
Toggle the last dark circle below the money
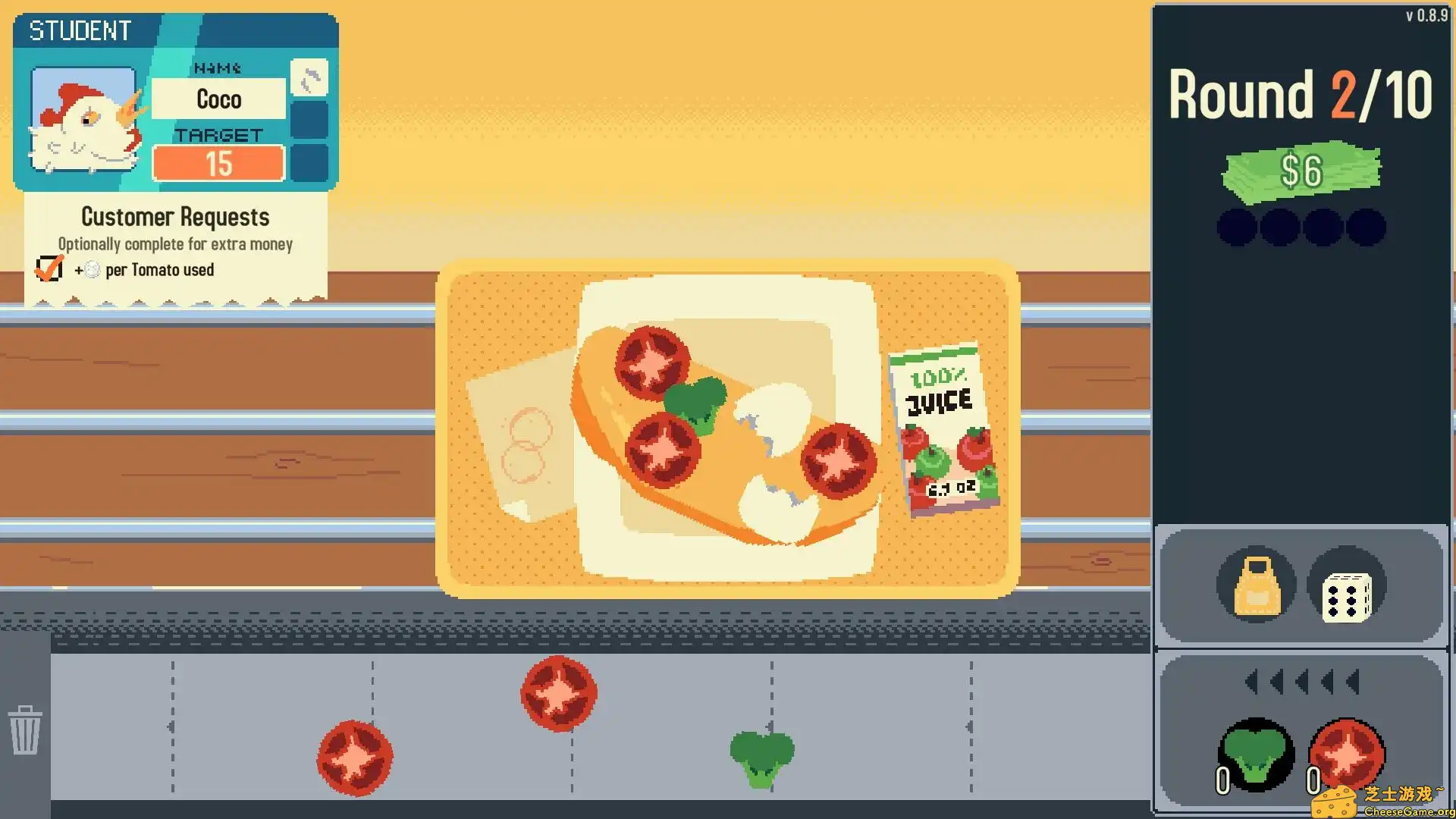click(1367, 226)
